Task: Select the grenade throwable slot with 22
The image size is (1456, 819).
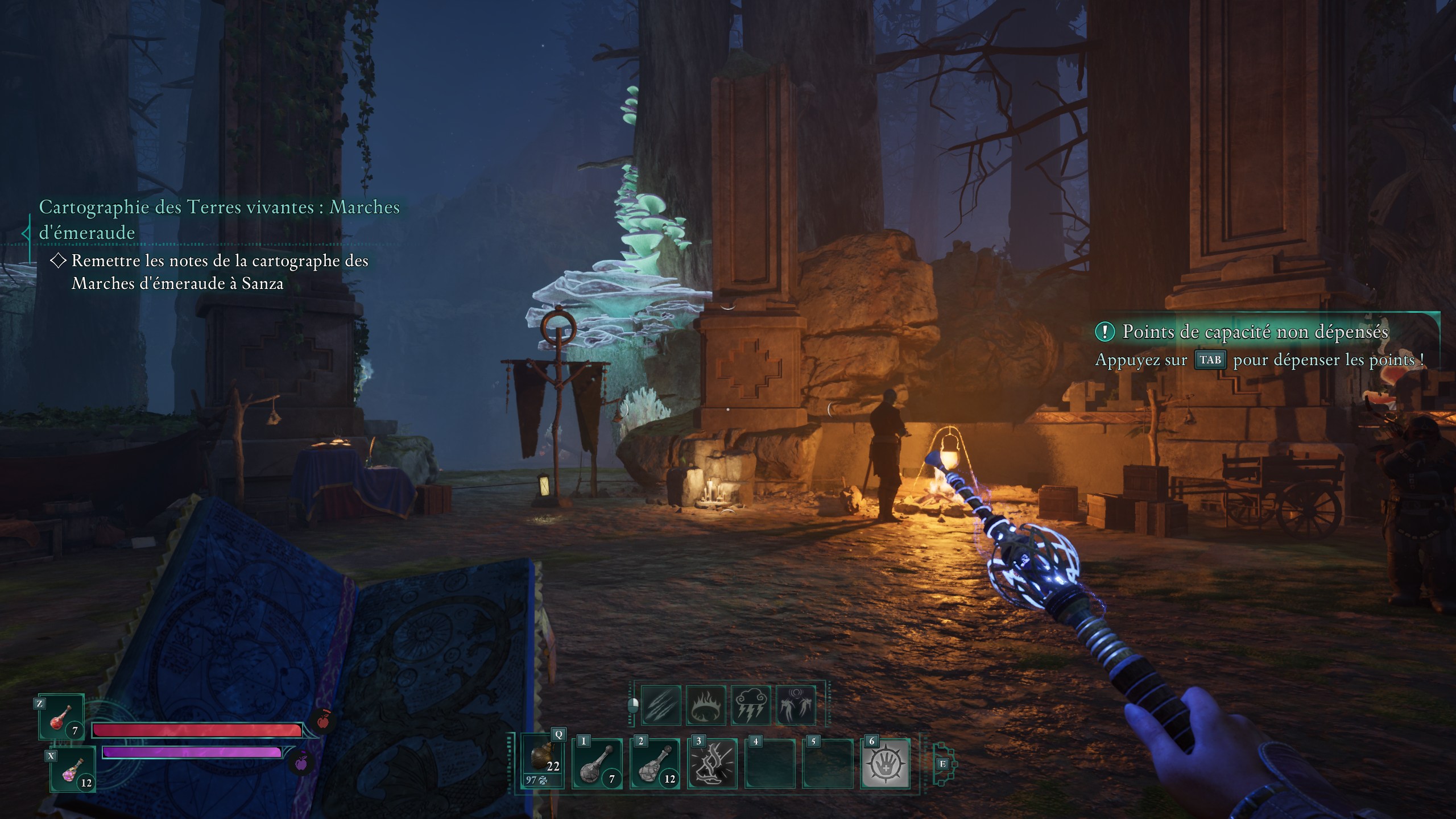Action: tap(543, 761)
